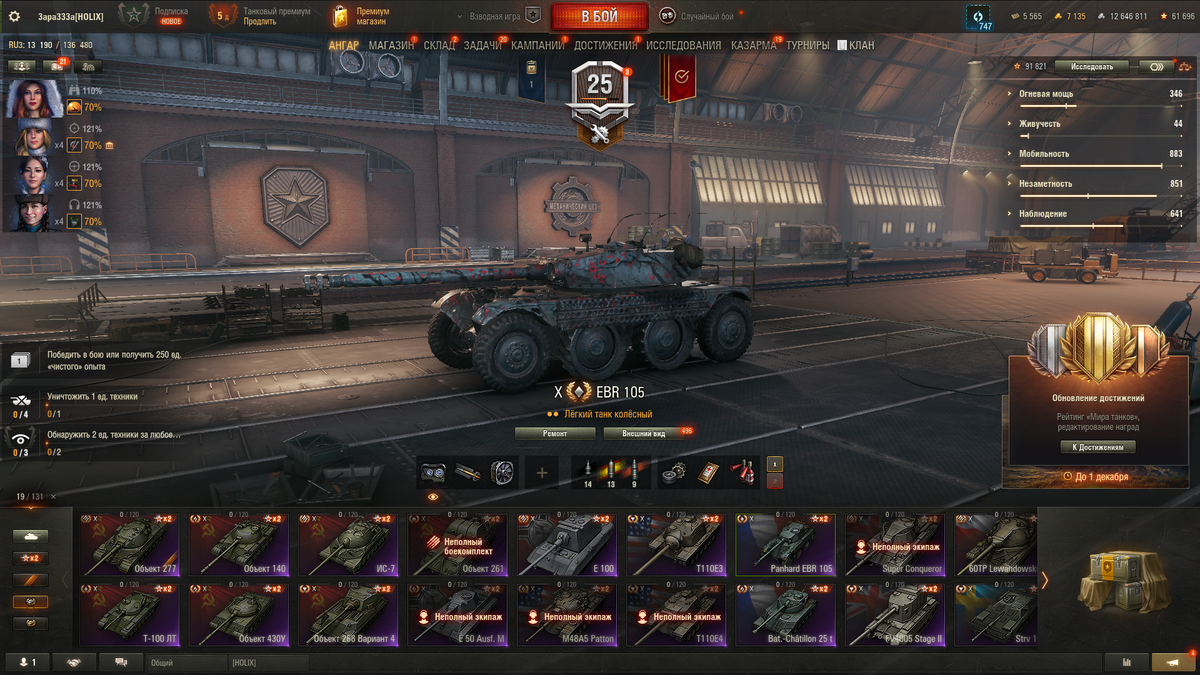Open Внешний вид exterior customization
Image resolution: width=1200 pixels, height=675 pixels.
[x=644, y=433]
